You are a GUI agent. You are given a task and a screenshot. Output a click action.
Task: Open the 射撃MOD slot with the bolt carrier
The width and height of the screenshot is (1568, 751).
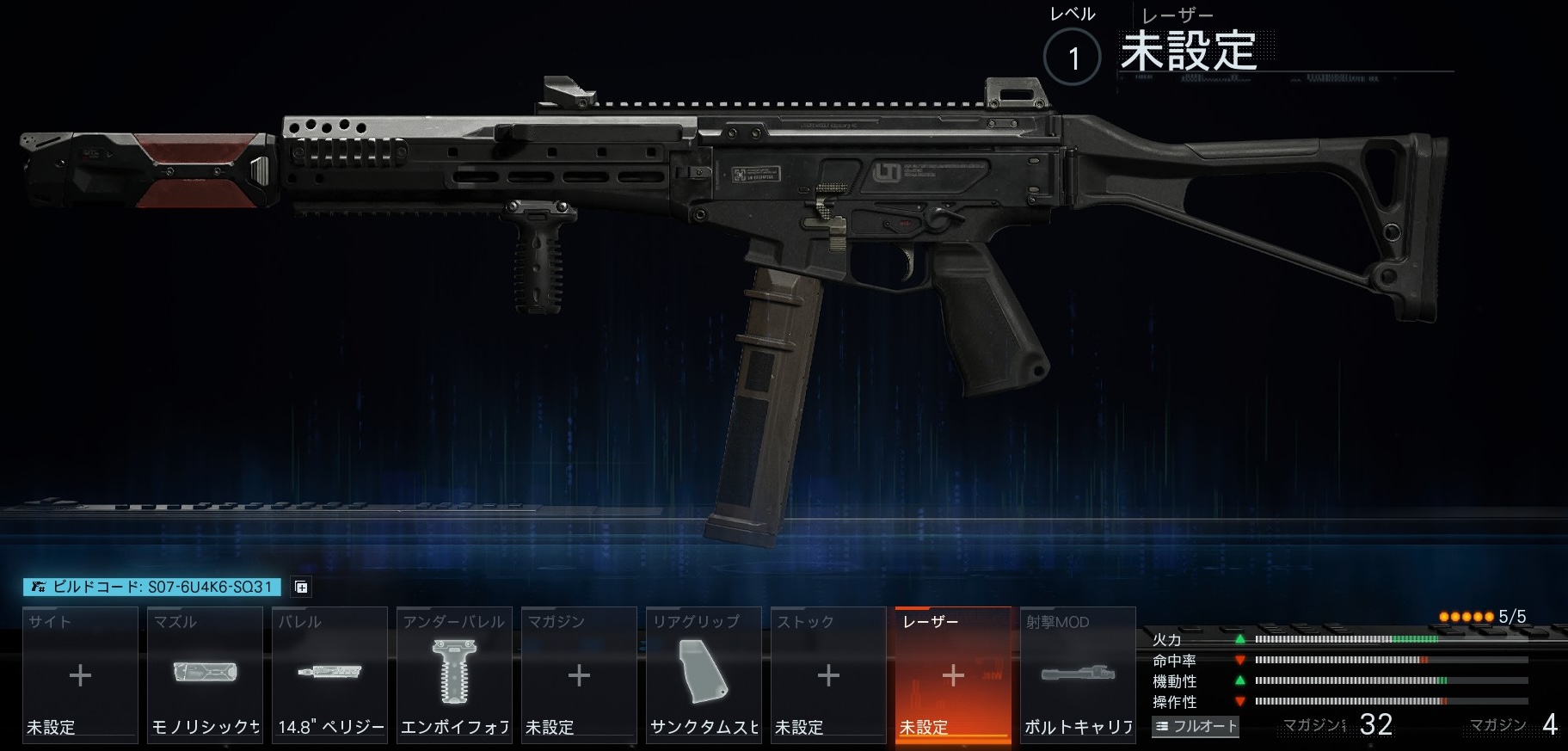pyautogui.click(x=1078, y=675)
